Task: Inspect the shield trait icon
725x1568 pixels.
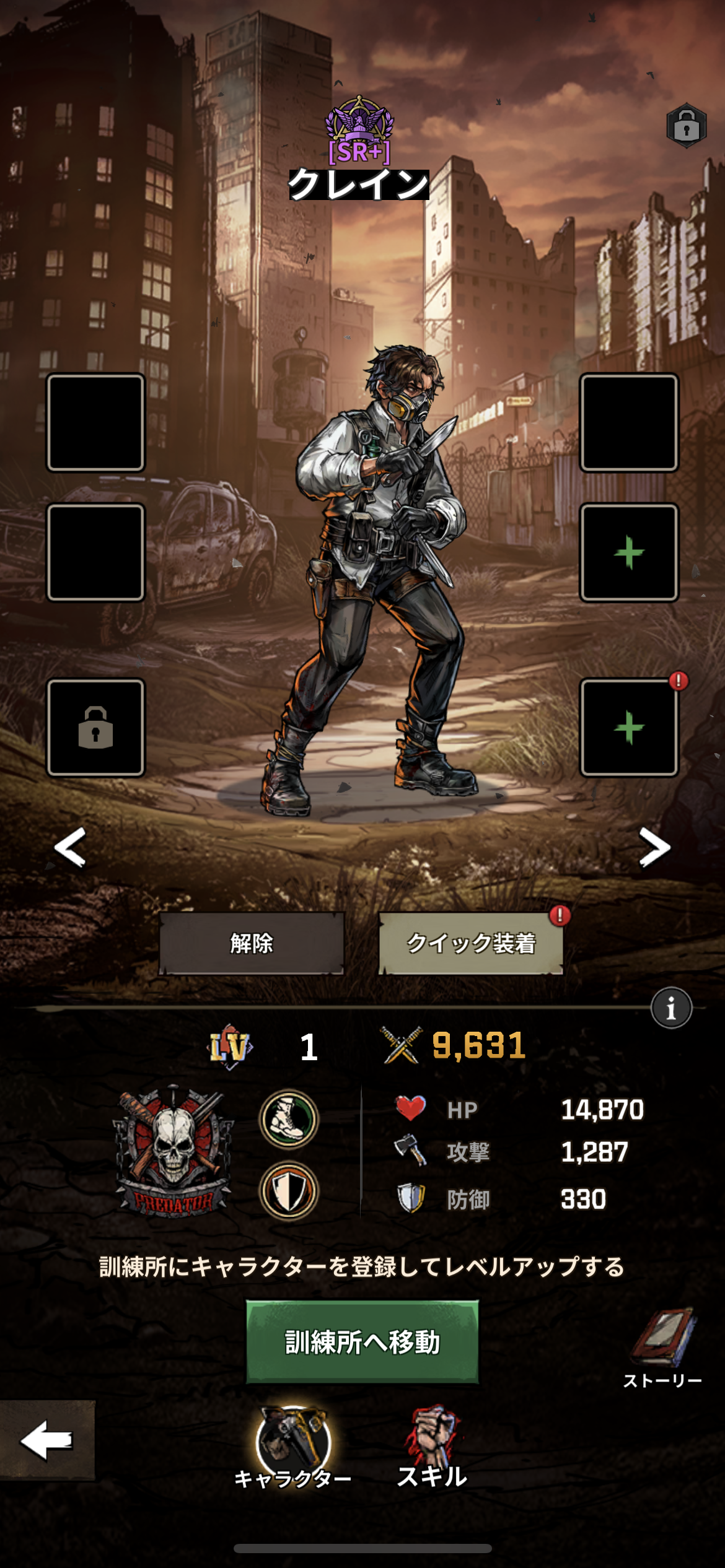Action: click(x=289, y=1190)
